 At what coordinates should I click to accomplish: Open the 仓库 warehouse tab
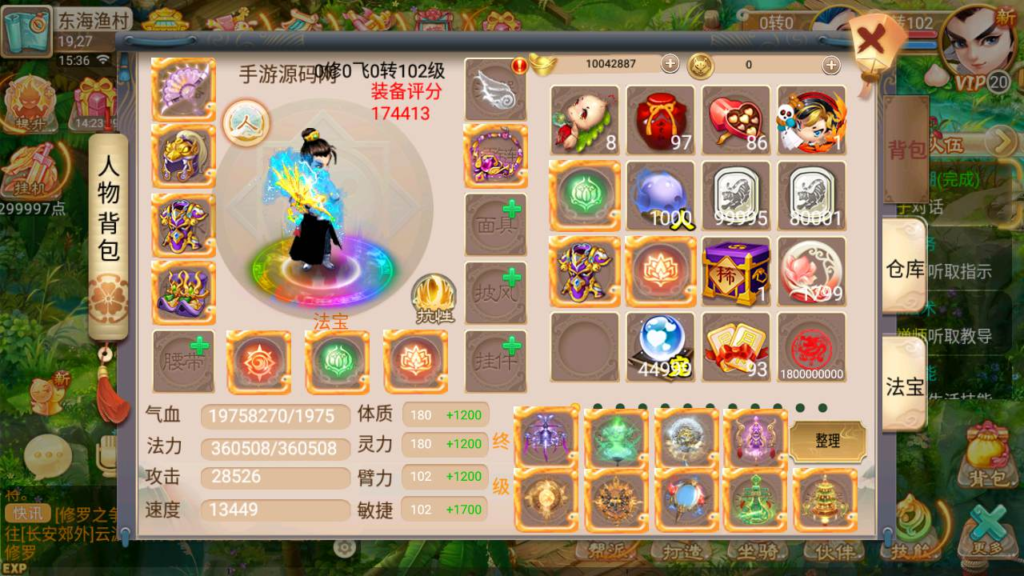click(905, 268)
